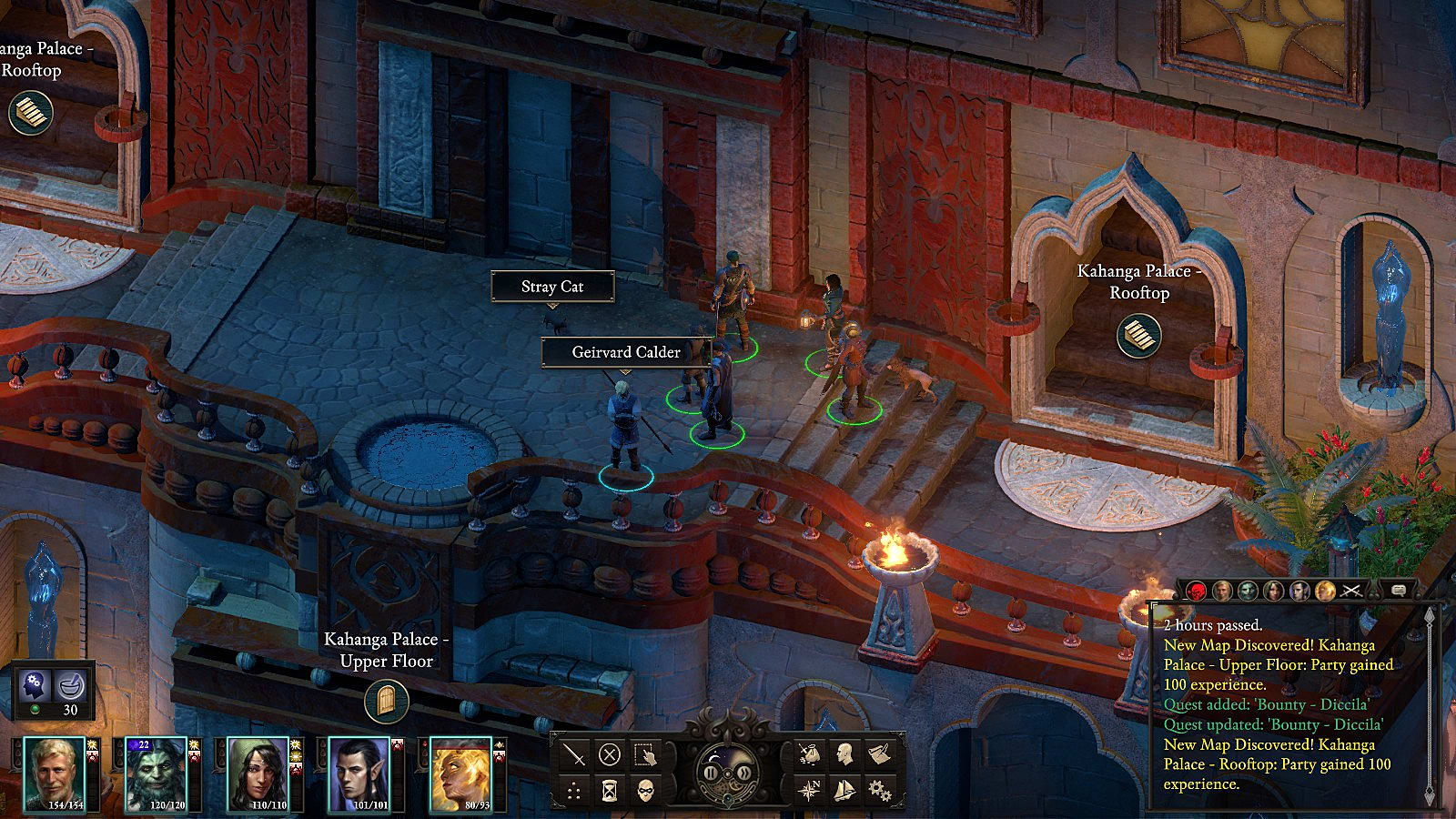Pause the game using the pause button

pos(712,773)
